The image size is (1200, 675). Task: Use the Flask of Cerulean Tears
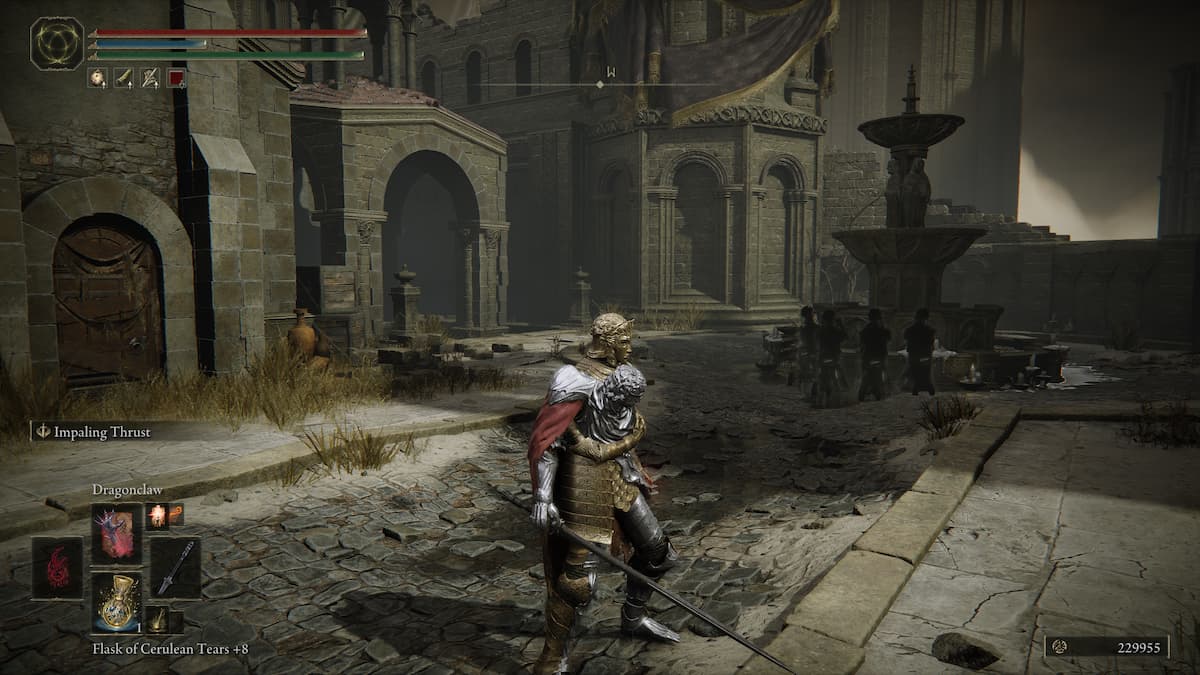click(117, 602)
